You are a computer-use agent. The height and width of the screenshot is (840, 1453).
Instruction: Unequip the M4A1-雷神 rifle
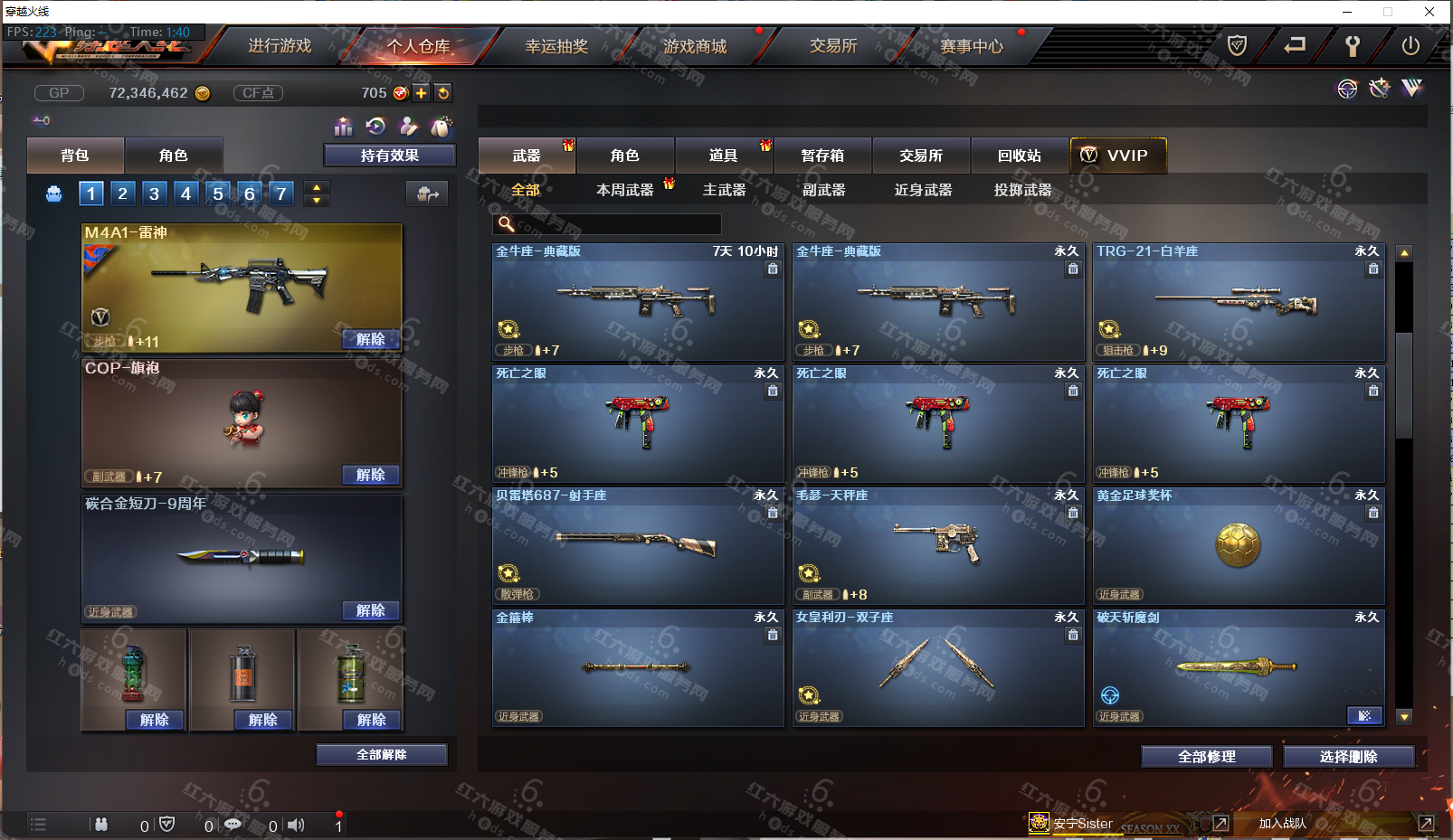(371, 340)
